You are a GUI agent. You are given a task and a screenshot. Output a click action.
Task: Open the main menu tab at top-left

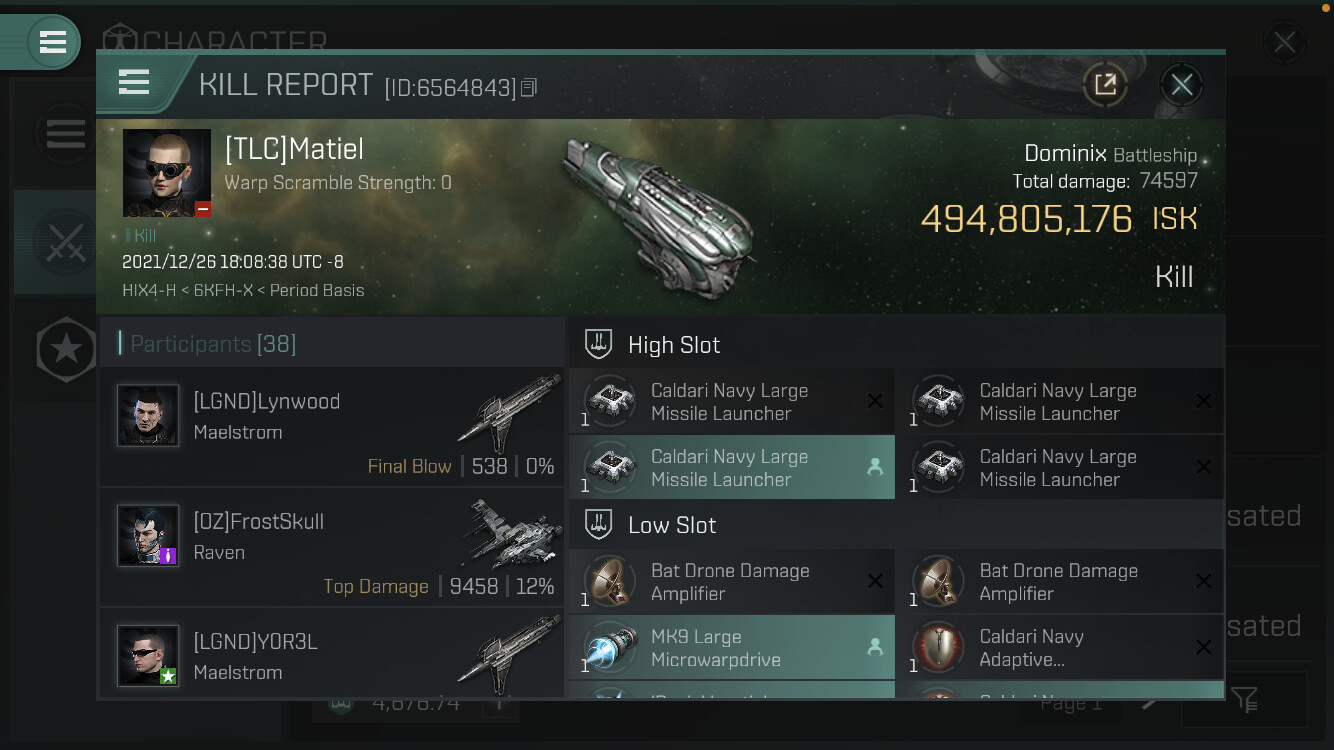click(50, 42)
